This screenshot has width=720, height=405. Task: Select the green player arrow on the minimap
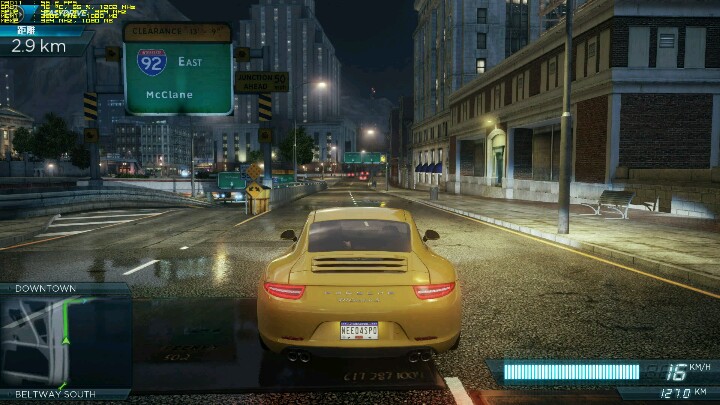click(66, 339)
